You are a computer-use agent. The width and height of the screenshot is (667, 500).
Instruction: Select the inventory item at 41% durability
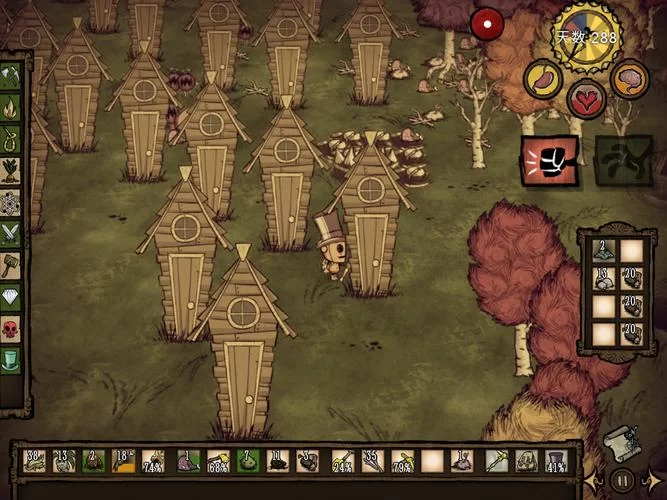(x=556, y=461)
